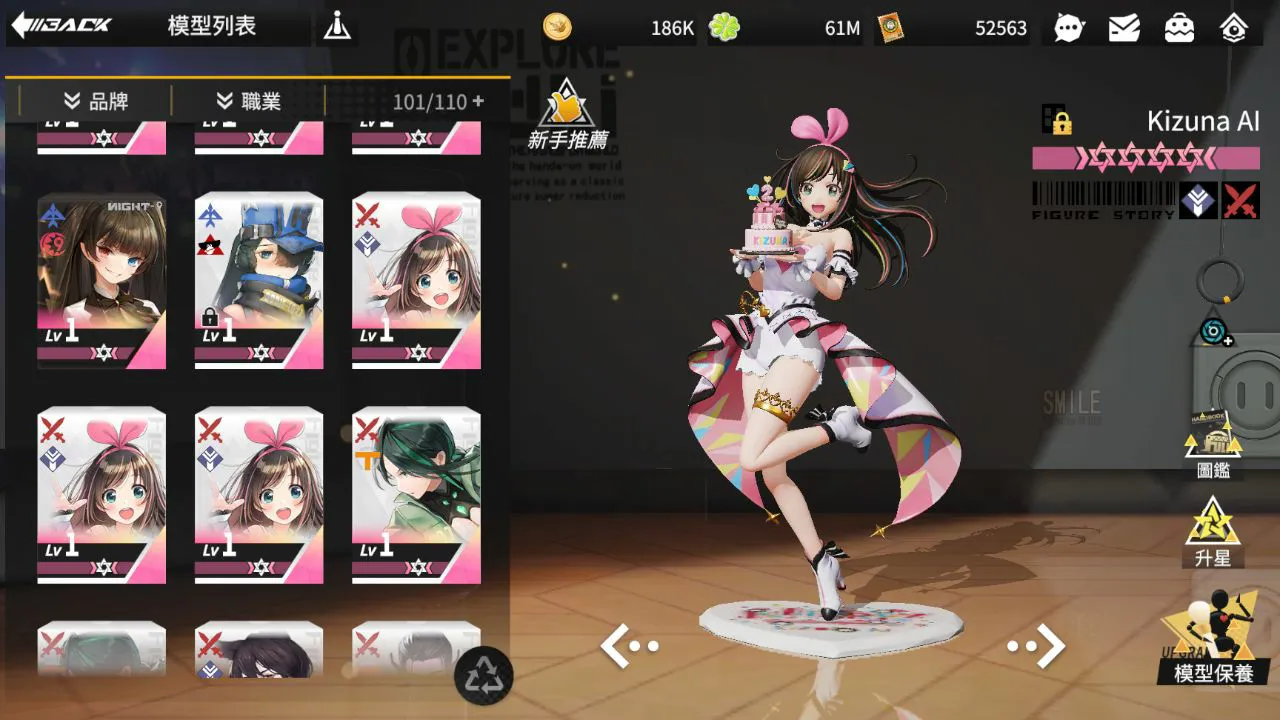This screenshot has width=1280, height=720.
Task: Open the recycle button in the model list
Action: [x=483, y=675]
